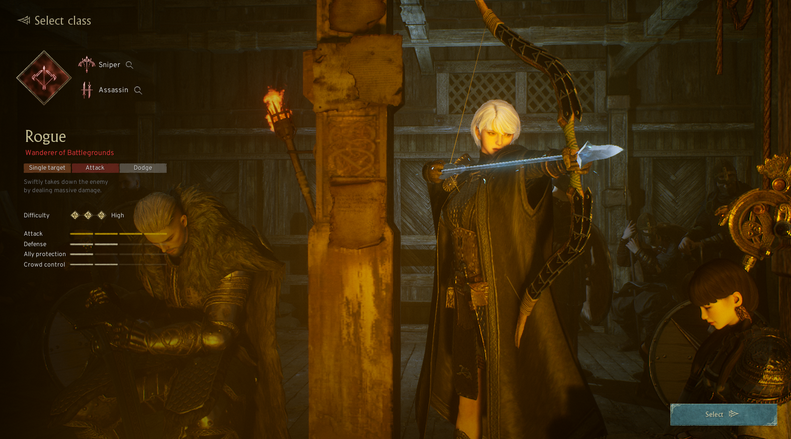This screenshot has width=791, height=439.
Task: Click the Single target tag
Action: 47,168
